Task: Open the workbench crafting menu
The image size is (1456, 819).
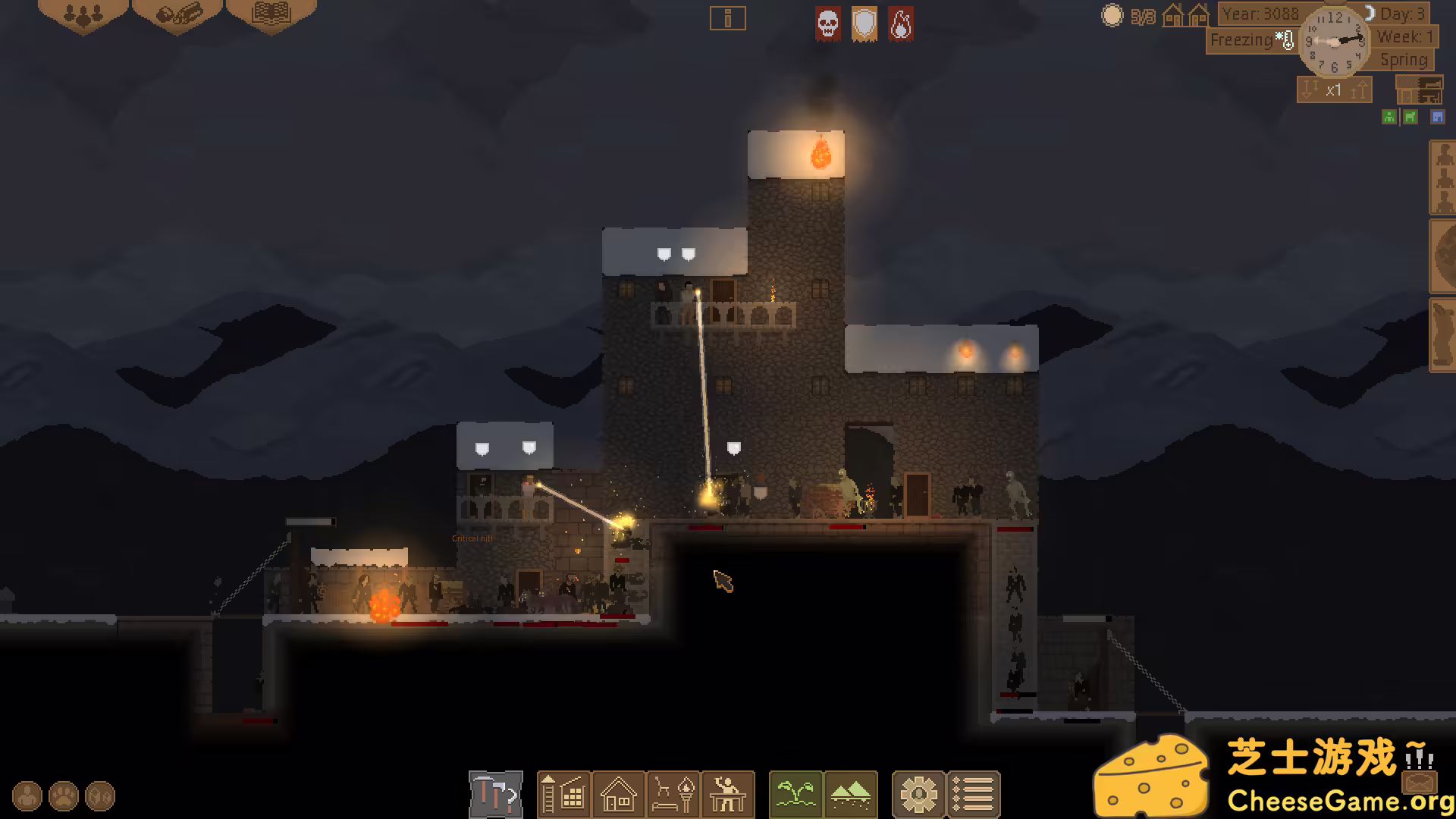Action: click(x=728, y=795)
